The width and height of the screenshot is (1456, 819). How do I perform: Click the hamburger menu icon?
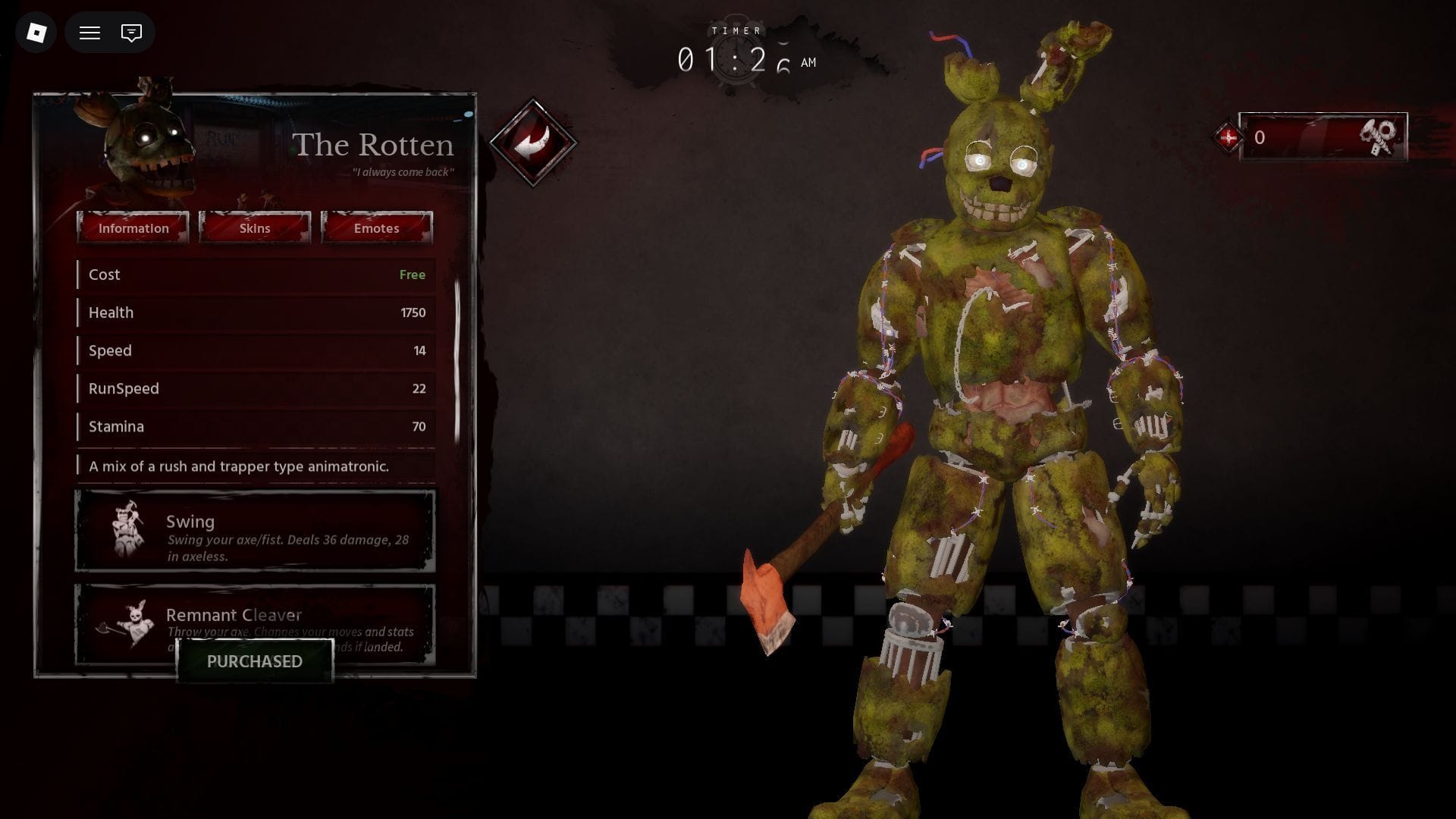tap(89, 33)
